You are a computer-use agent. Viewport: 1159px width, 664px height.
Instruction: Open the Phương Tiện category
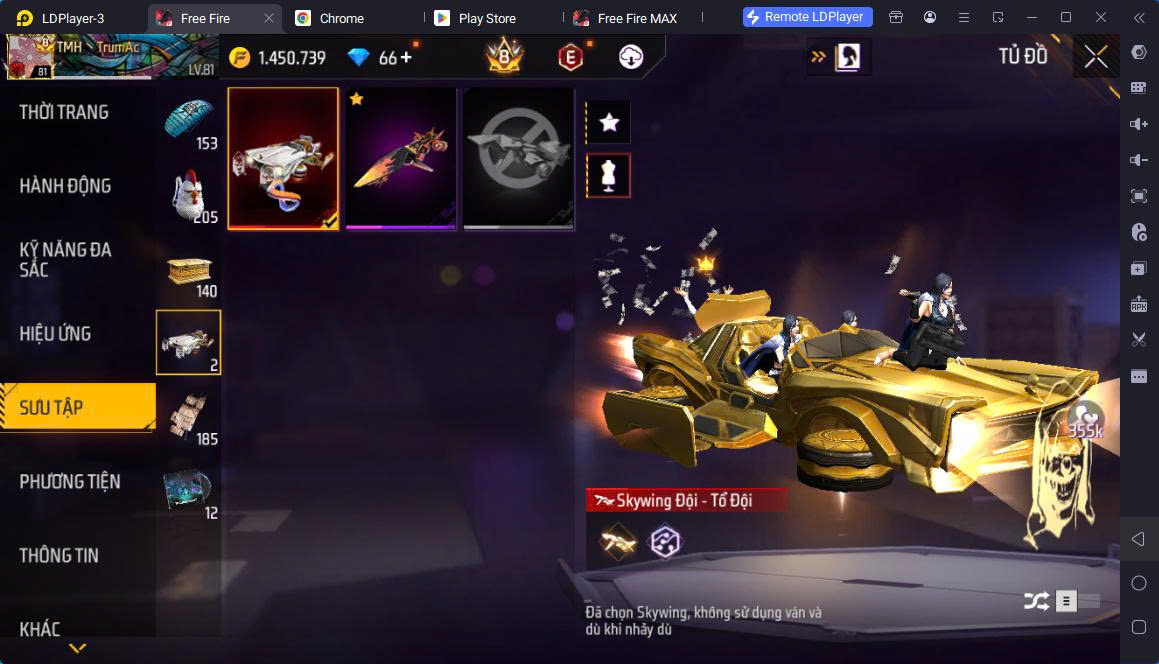click(x=70, y=482)
